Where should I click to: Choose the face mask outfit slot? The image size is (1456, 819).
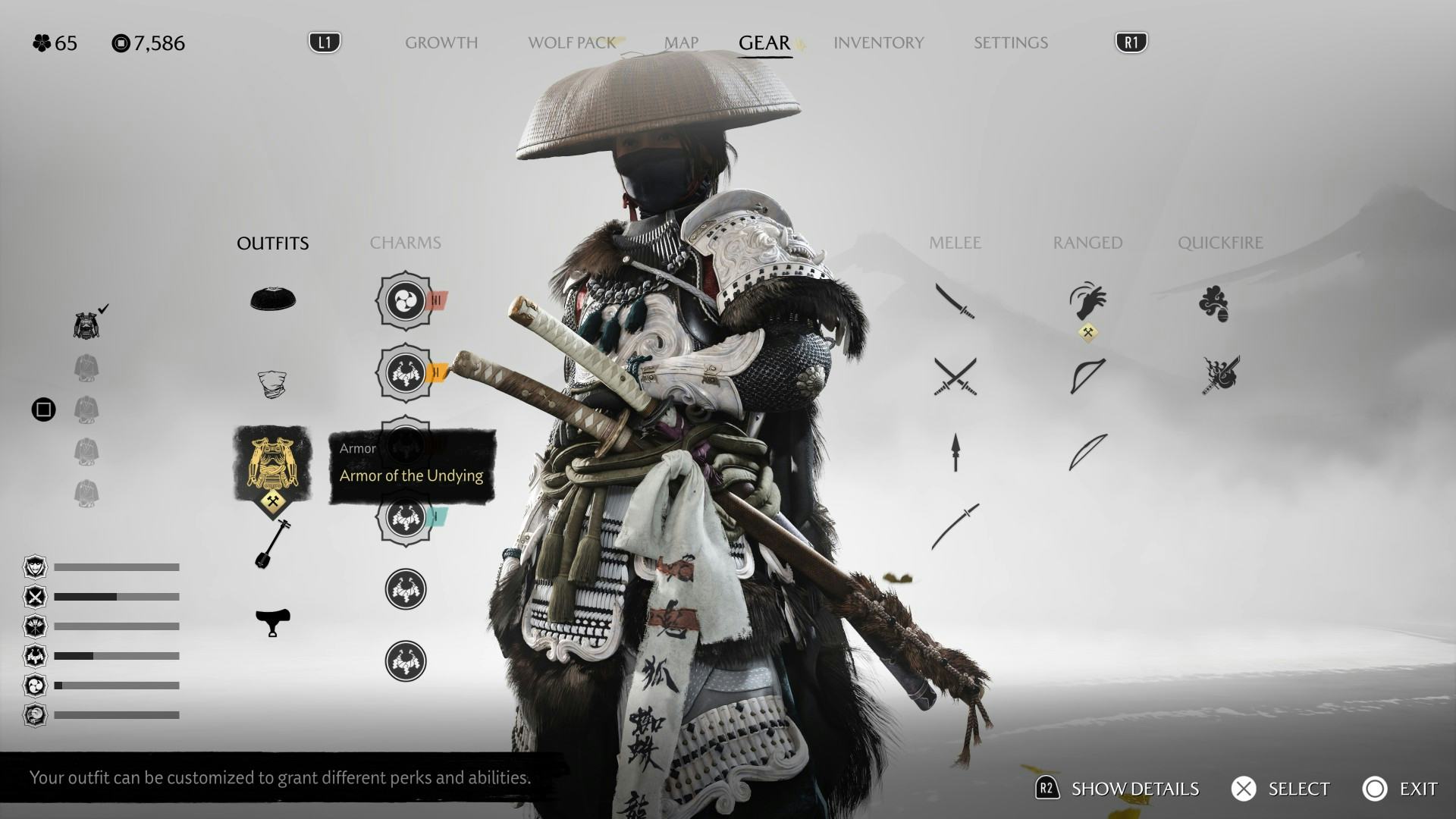[x=272, y=384]
